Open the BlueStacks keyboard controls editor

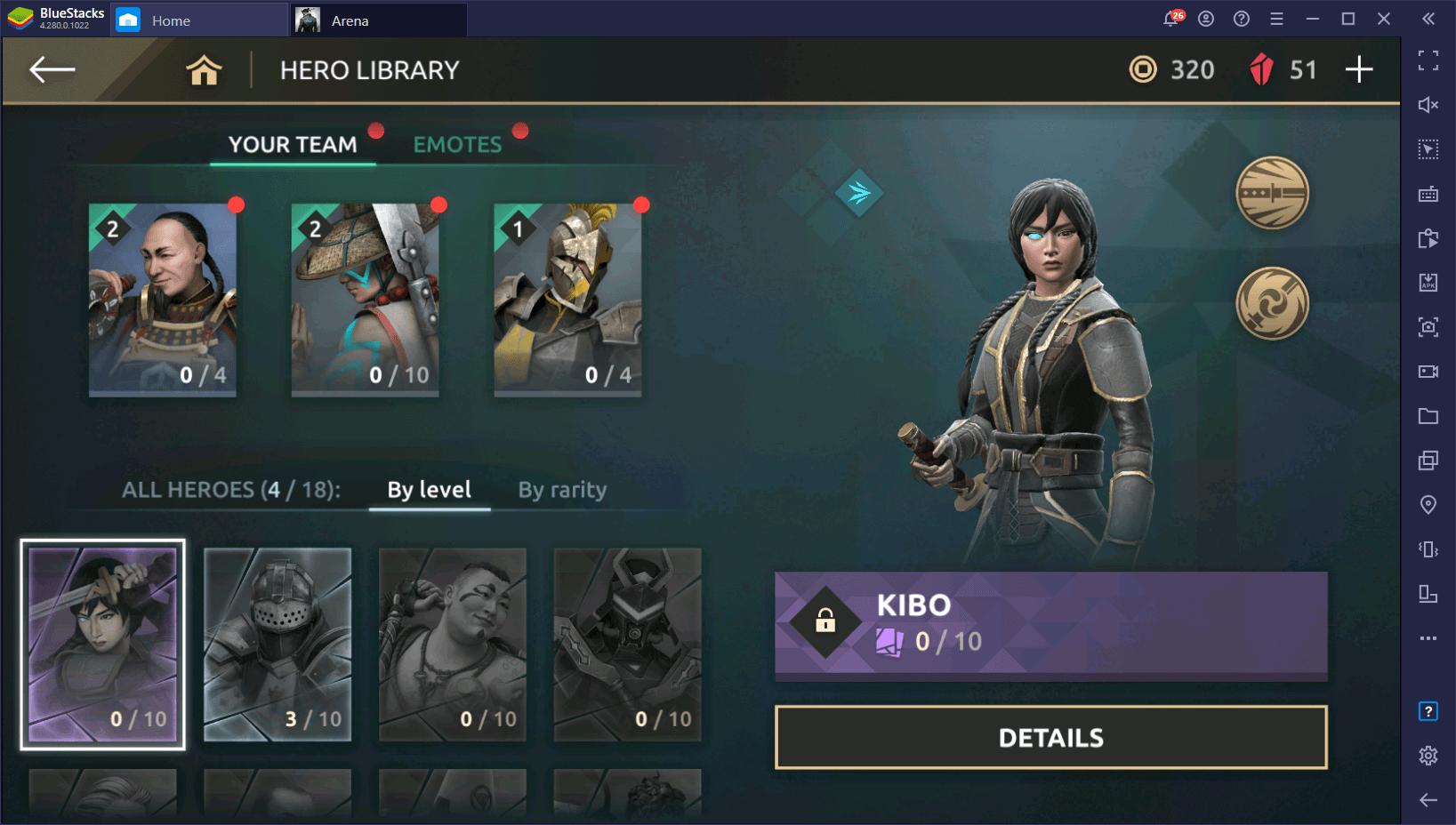coord(1428,194)
